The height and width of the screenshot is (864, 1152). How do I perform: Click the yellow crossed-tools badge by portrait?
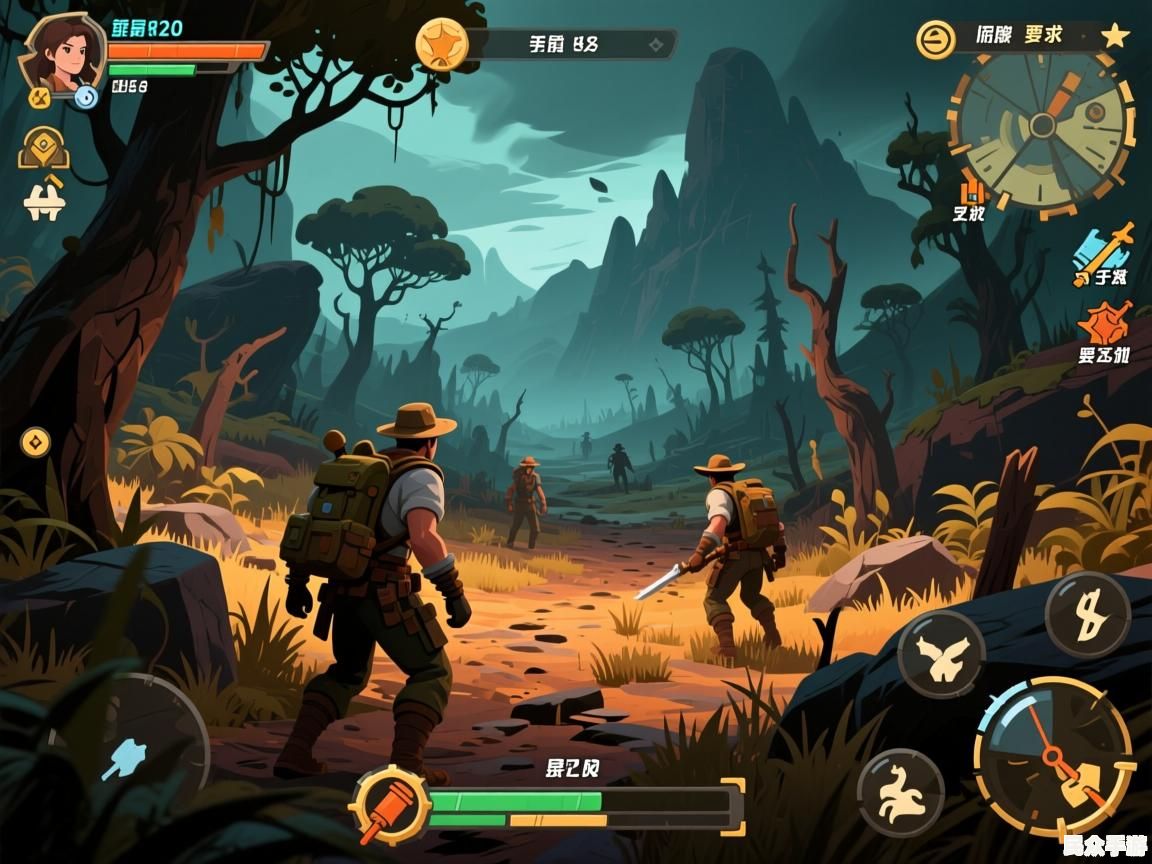(x=39, y=97)
